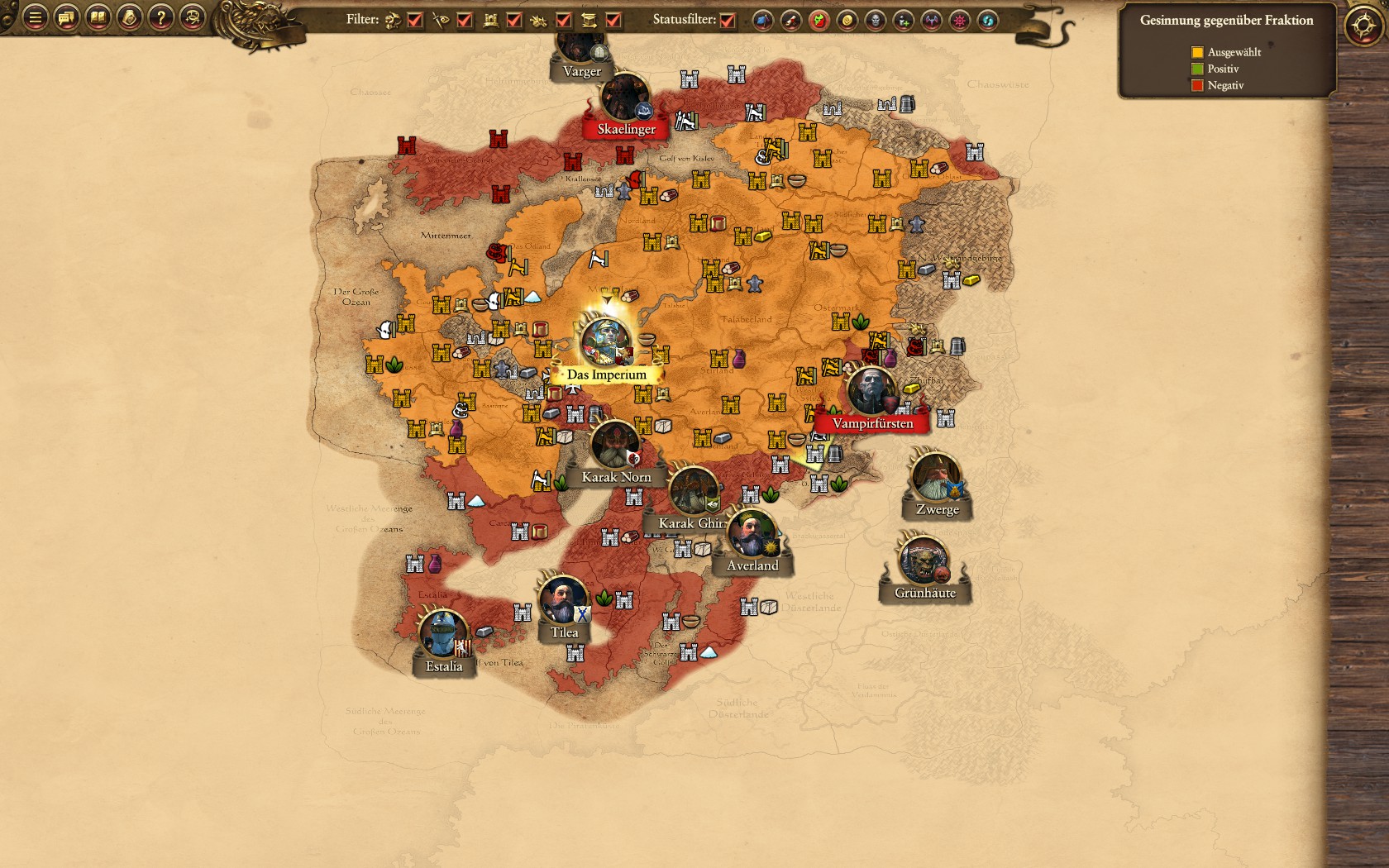Screen dimensions: 1389x868
Task: Click the compass button in the top-right corner
Action: (1363, 26)
